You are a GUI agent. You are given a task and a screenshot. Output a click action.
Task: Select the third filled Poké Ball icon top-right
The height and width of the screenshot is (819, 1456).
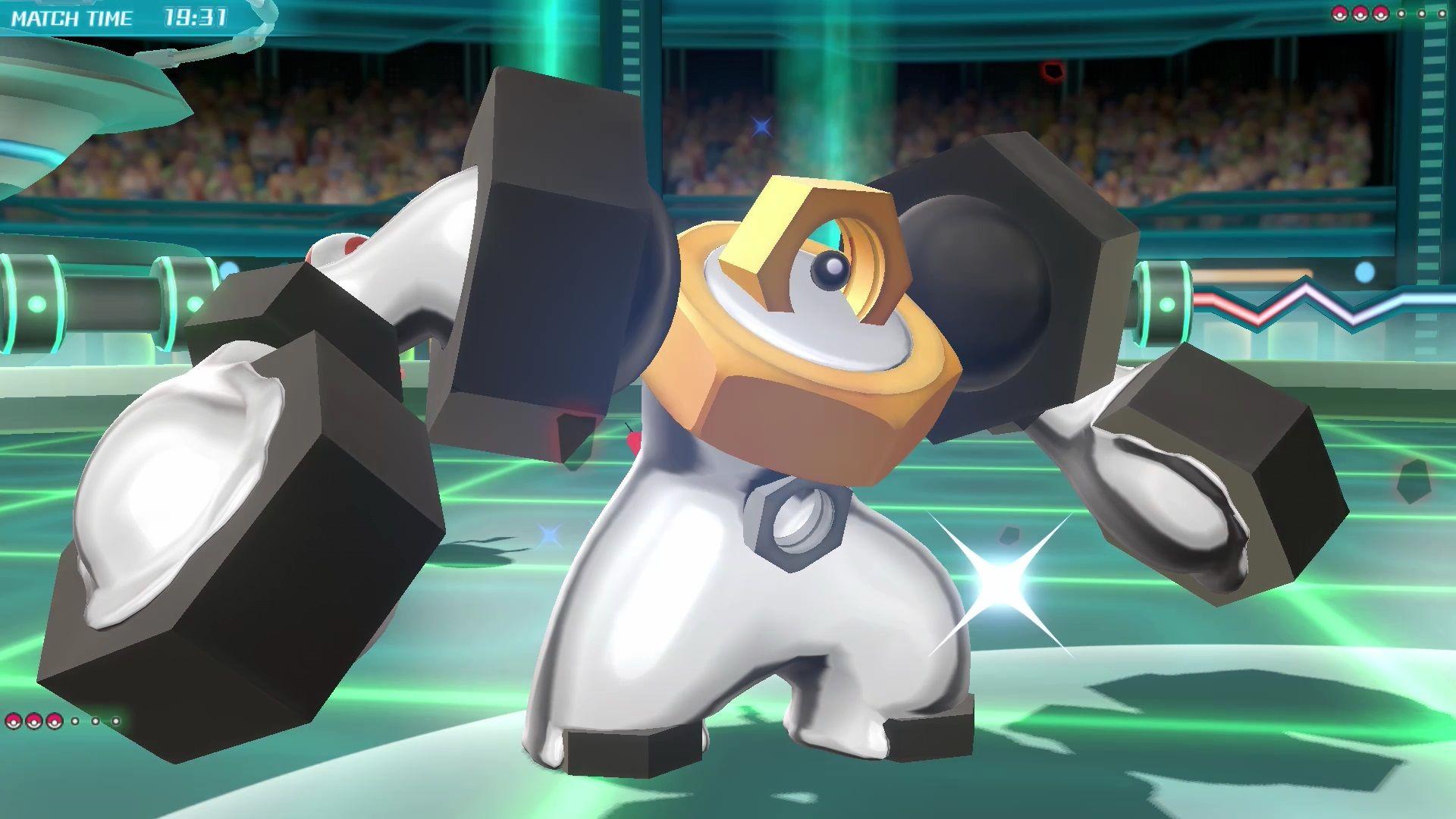click(x=1380, y=13)
